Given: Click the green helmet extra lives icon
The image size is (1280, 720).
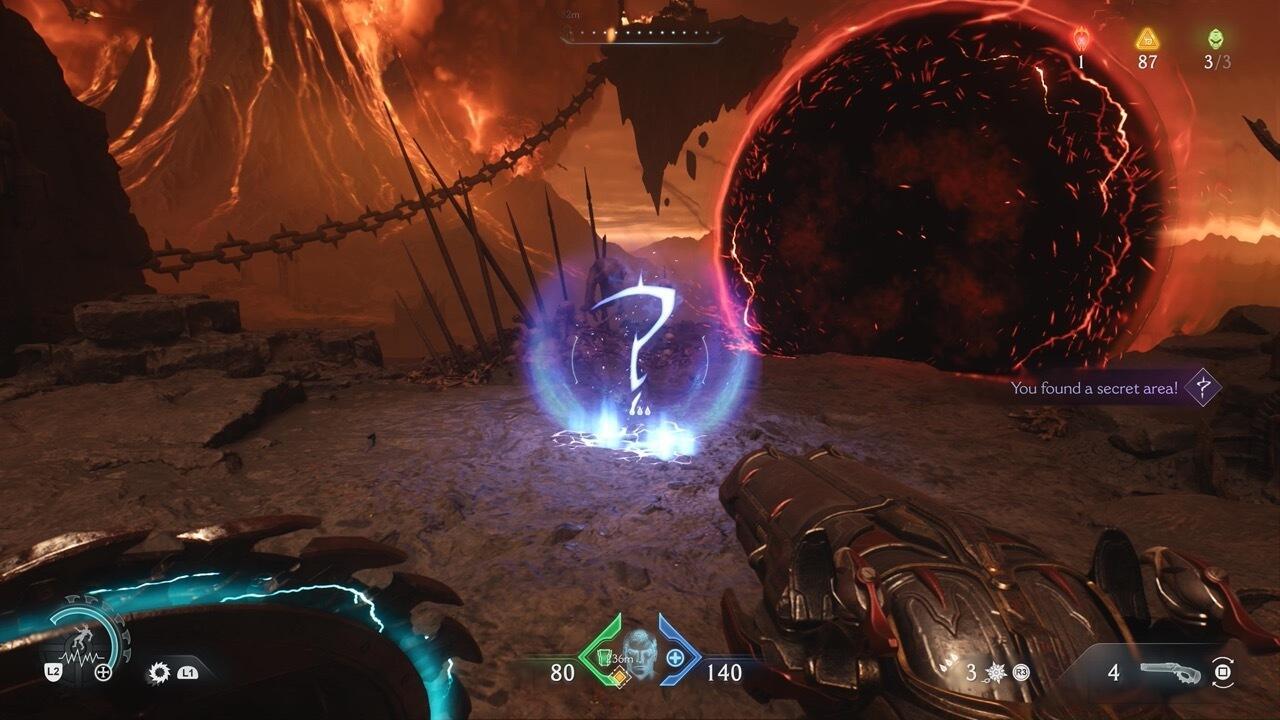Looking at the screenshot, I should [1216, 39].
